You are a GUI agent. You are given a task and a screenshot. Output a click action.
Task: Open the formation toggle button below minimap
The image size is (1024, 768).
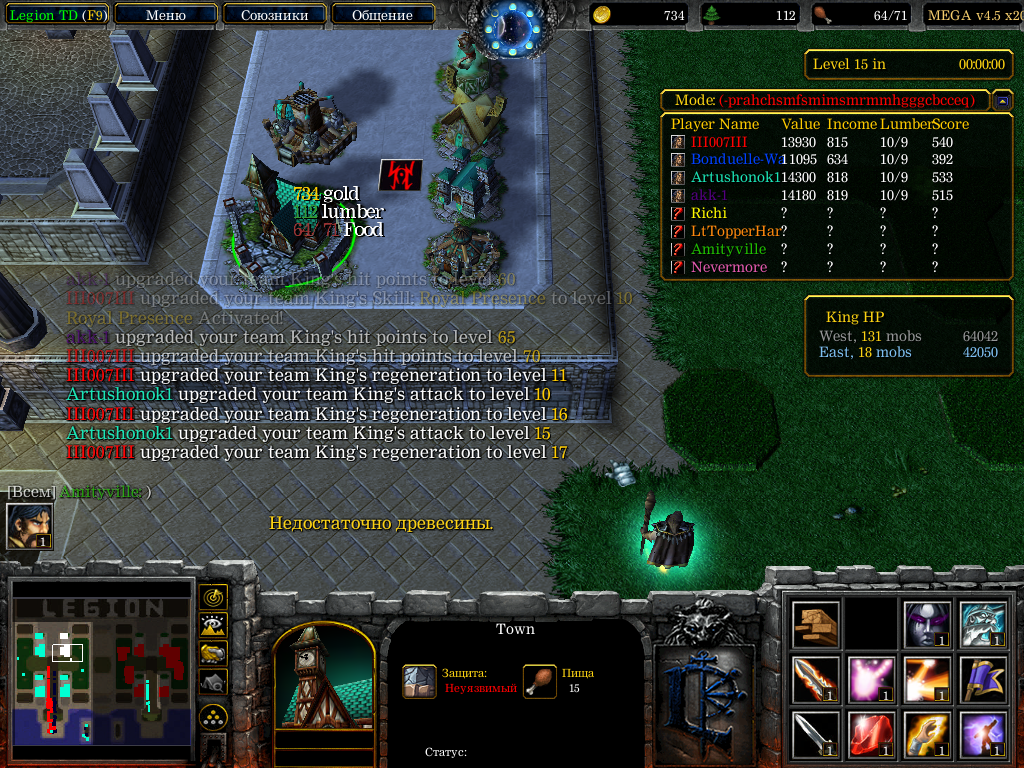213,716
